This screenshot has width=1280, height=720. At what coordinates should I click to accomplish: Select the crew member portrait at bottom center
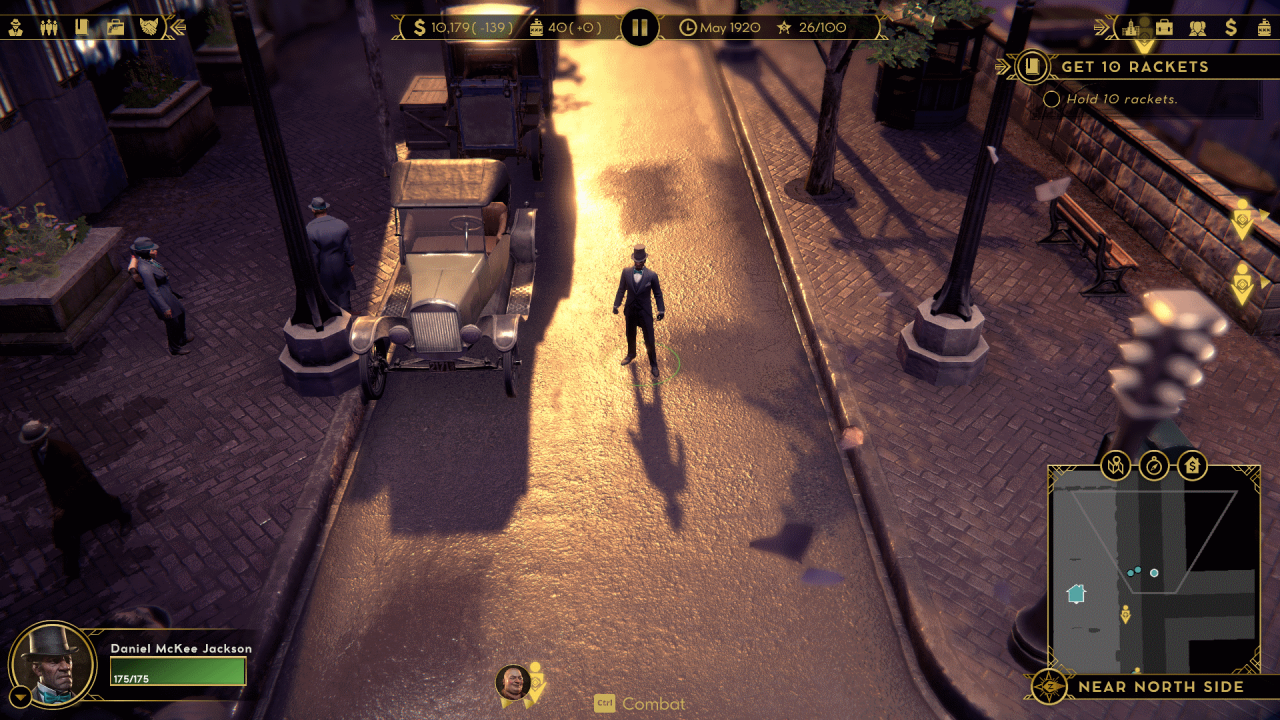pos(513,682)
